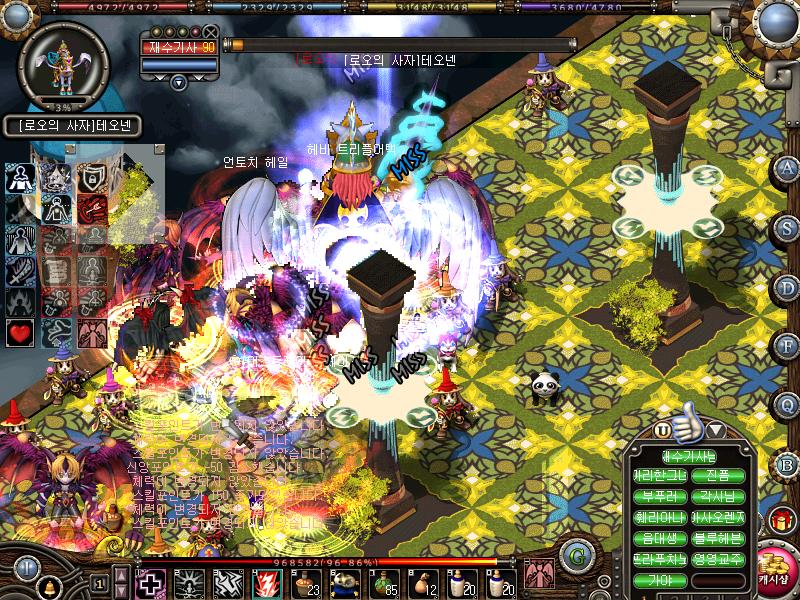
Task: Select party member 진품
Action: tap(718, 476)
